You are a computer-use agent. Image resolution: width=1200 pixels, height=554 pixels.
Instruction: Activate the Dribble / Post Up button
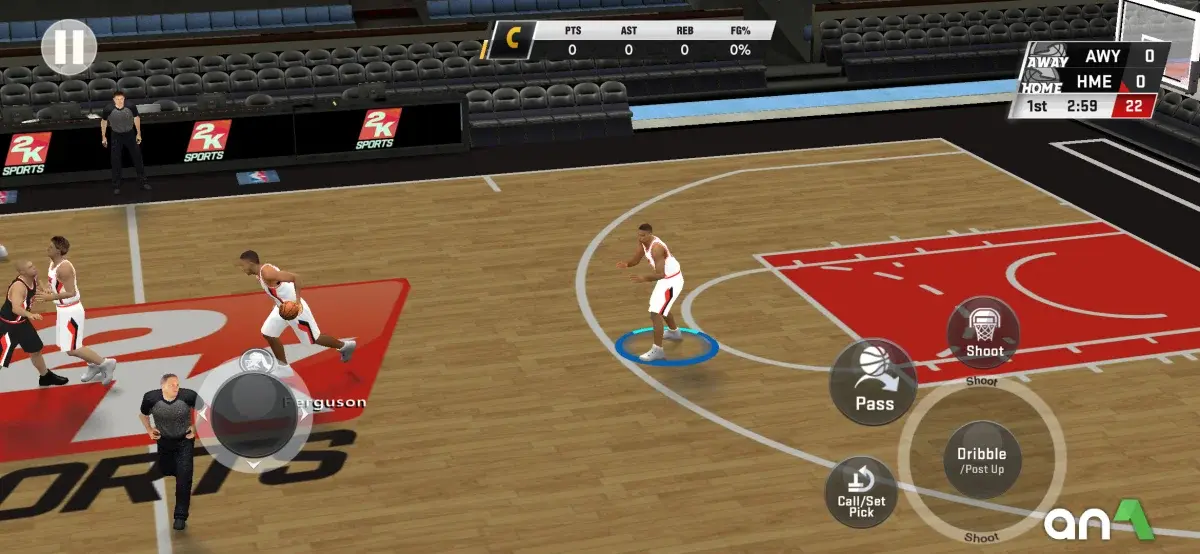tap(982, 460)
